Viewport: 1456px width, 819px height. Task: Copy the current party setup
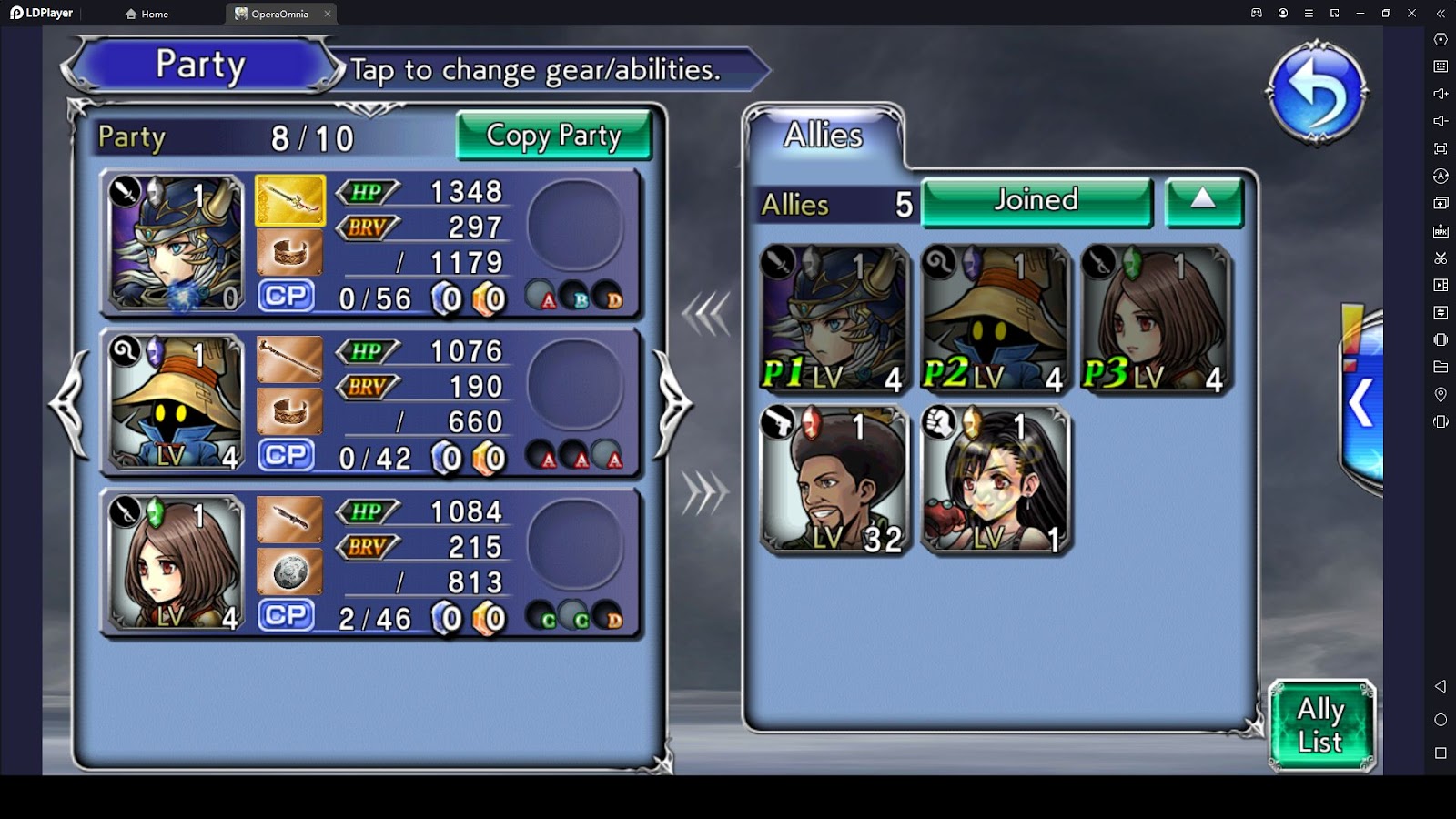pyautogui.click(x=553, y=136)
